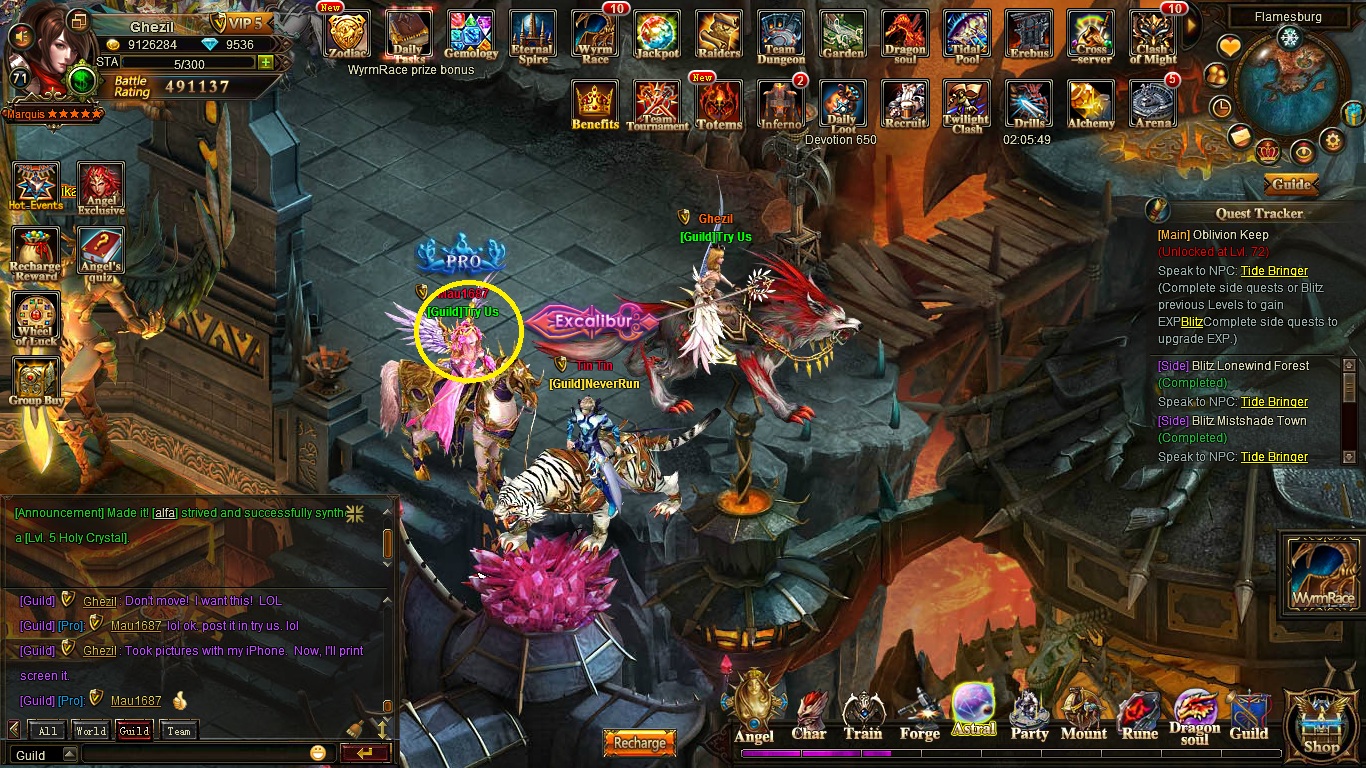Open the Zodiac feature icon
Image resolution: width=1366 pixels, height=768 pixels.
click(348, 35)
